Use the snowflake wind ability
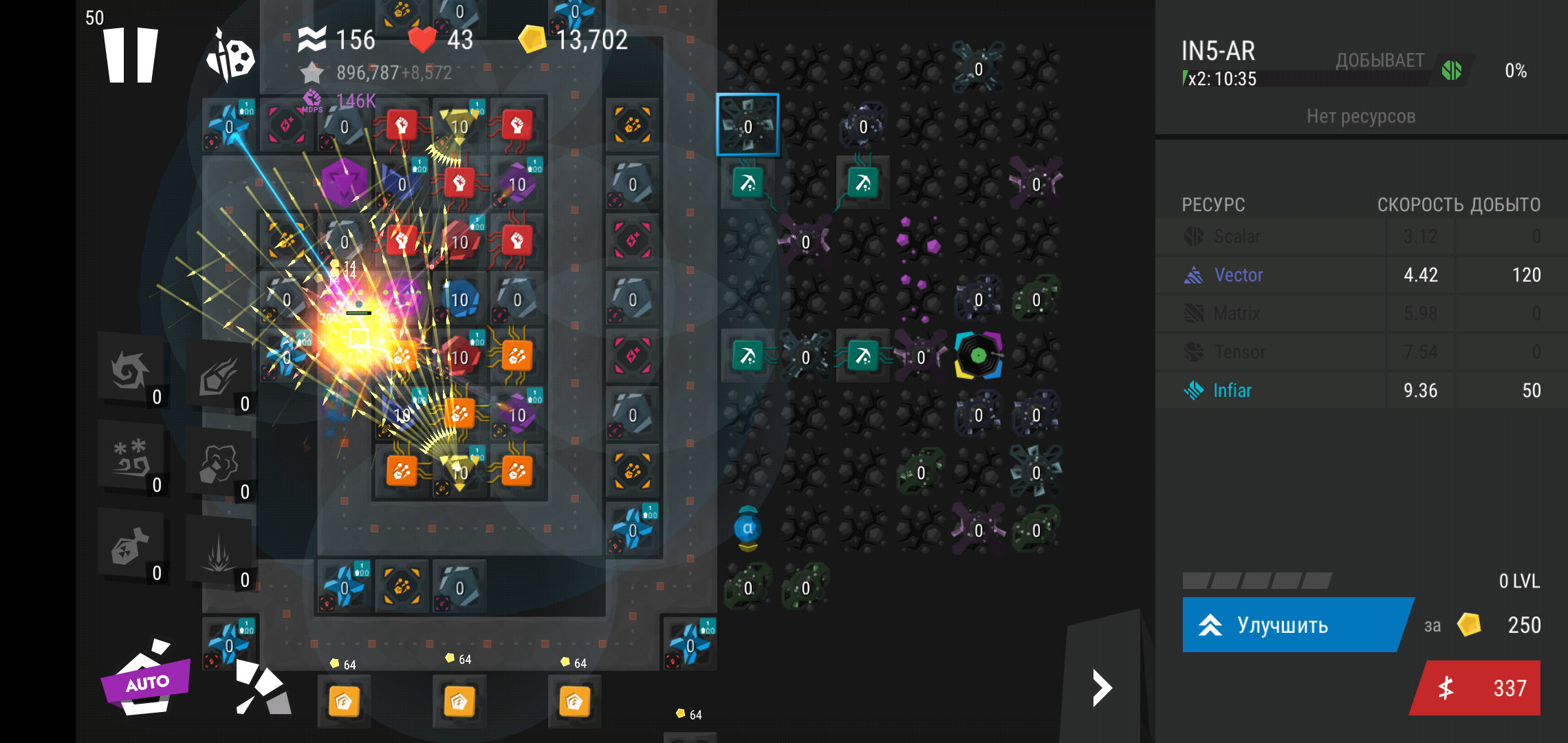The image size is (1568, 743). point(131,457)
